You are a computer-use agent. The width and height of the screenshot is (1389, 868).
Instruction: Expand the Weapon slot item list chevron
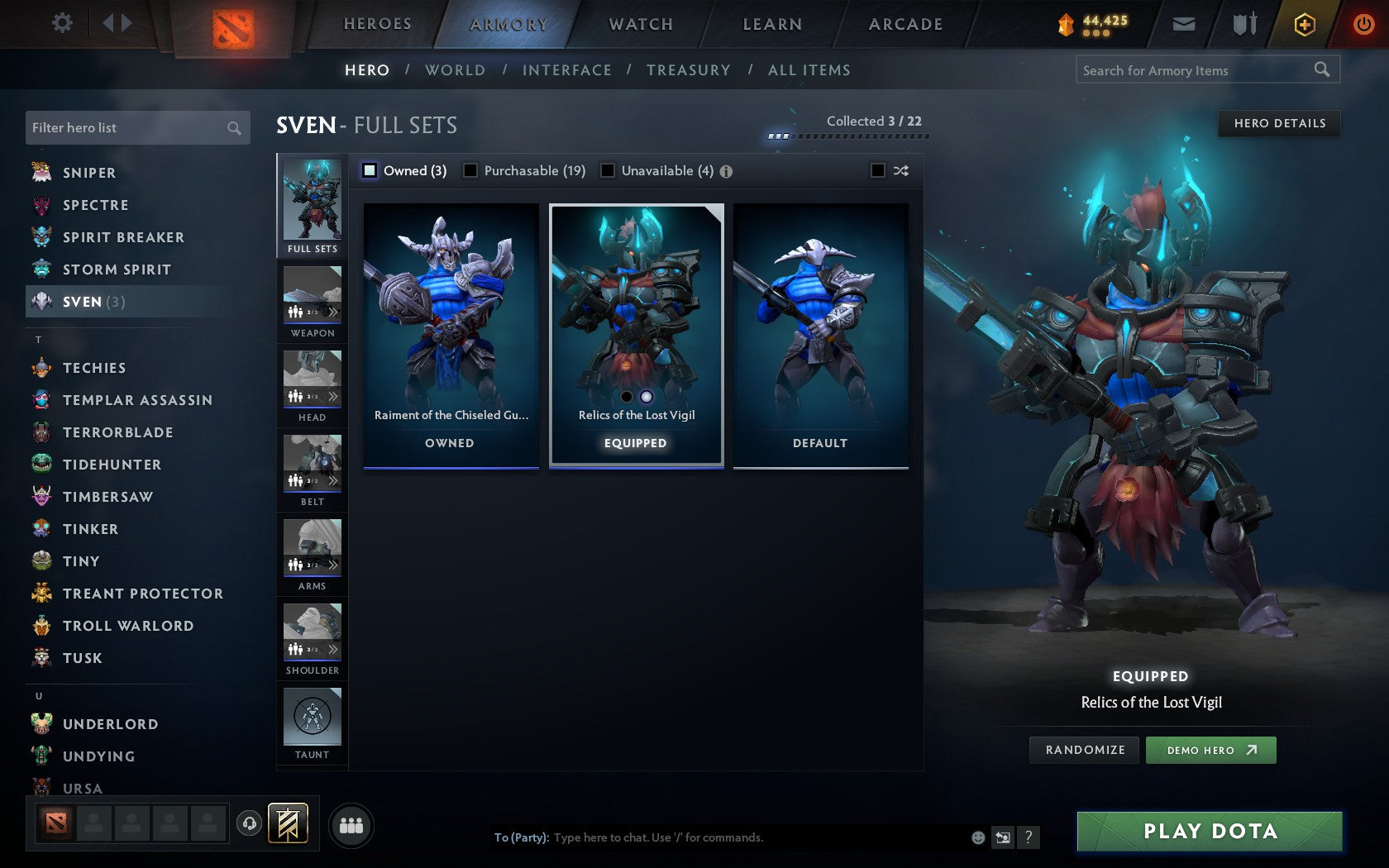click(334, 312)
